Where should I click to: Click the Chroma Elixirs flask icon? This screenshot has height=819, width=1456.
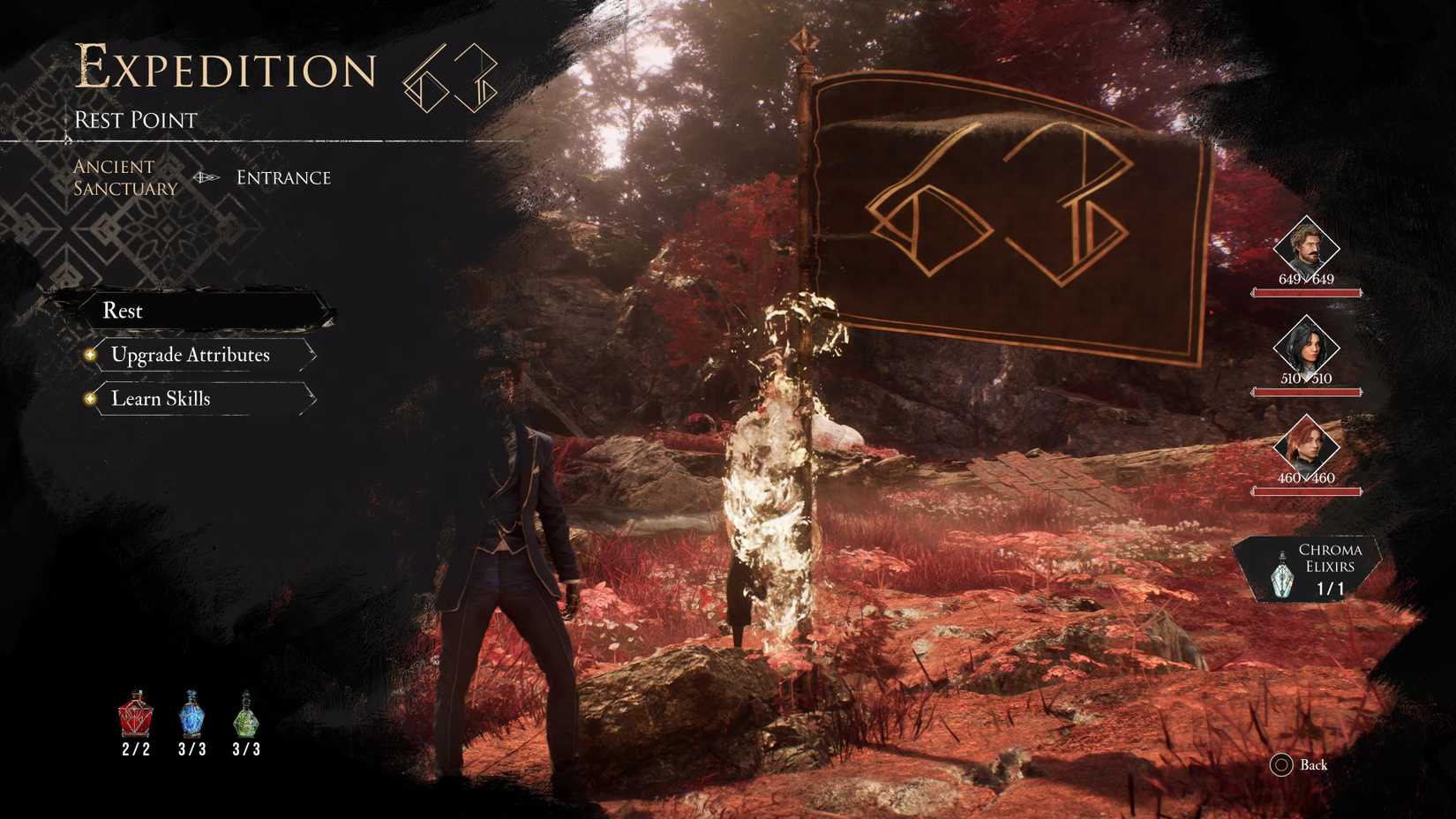pyautogui.click(x=1281, y=577)
